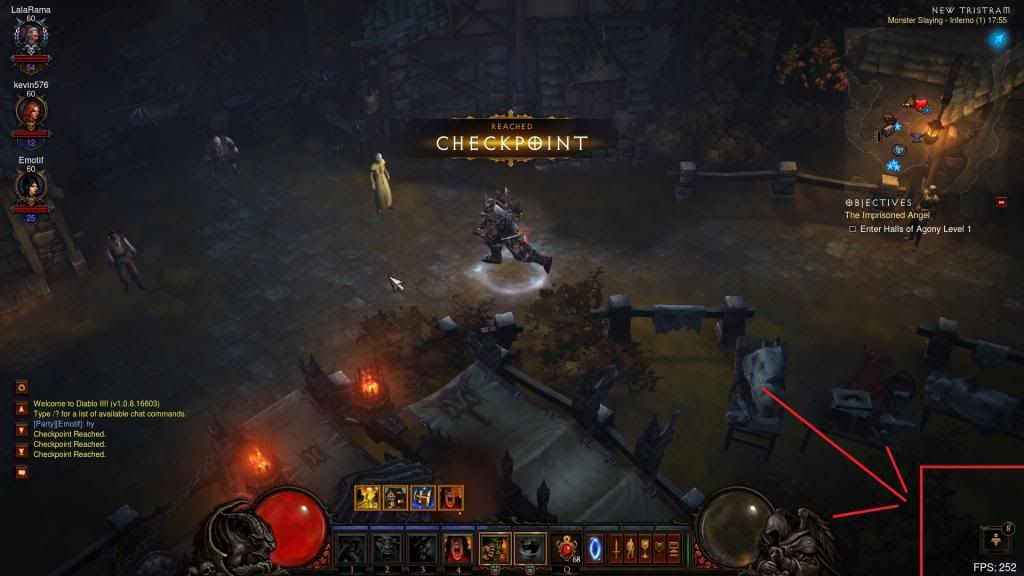Open chat settings via the gear icon
Image resolution: width=1024 pixels, height=576 pixels.
(x=21, y=387)
